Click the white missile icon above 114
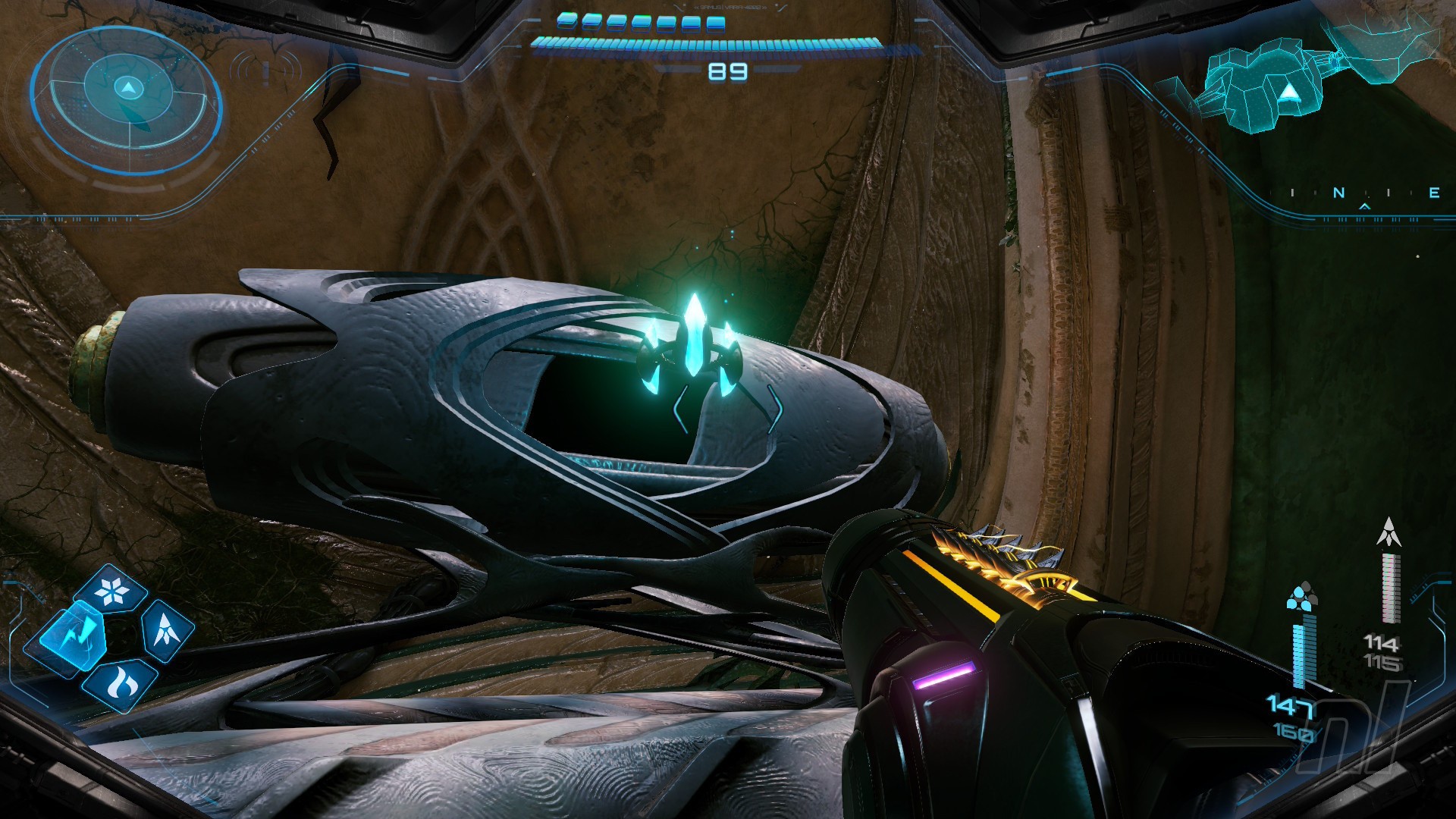This screenshot has width=1456, height=819. click(x=1389, y=532)
